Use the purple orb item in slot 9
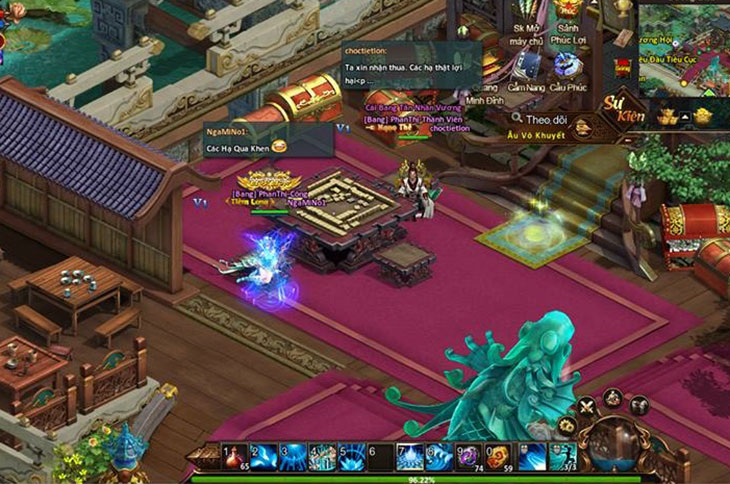 (x=468, y=456)
